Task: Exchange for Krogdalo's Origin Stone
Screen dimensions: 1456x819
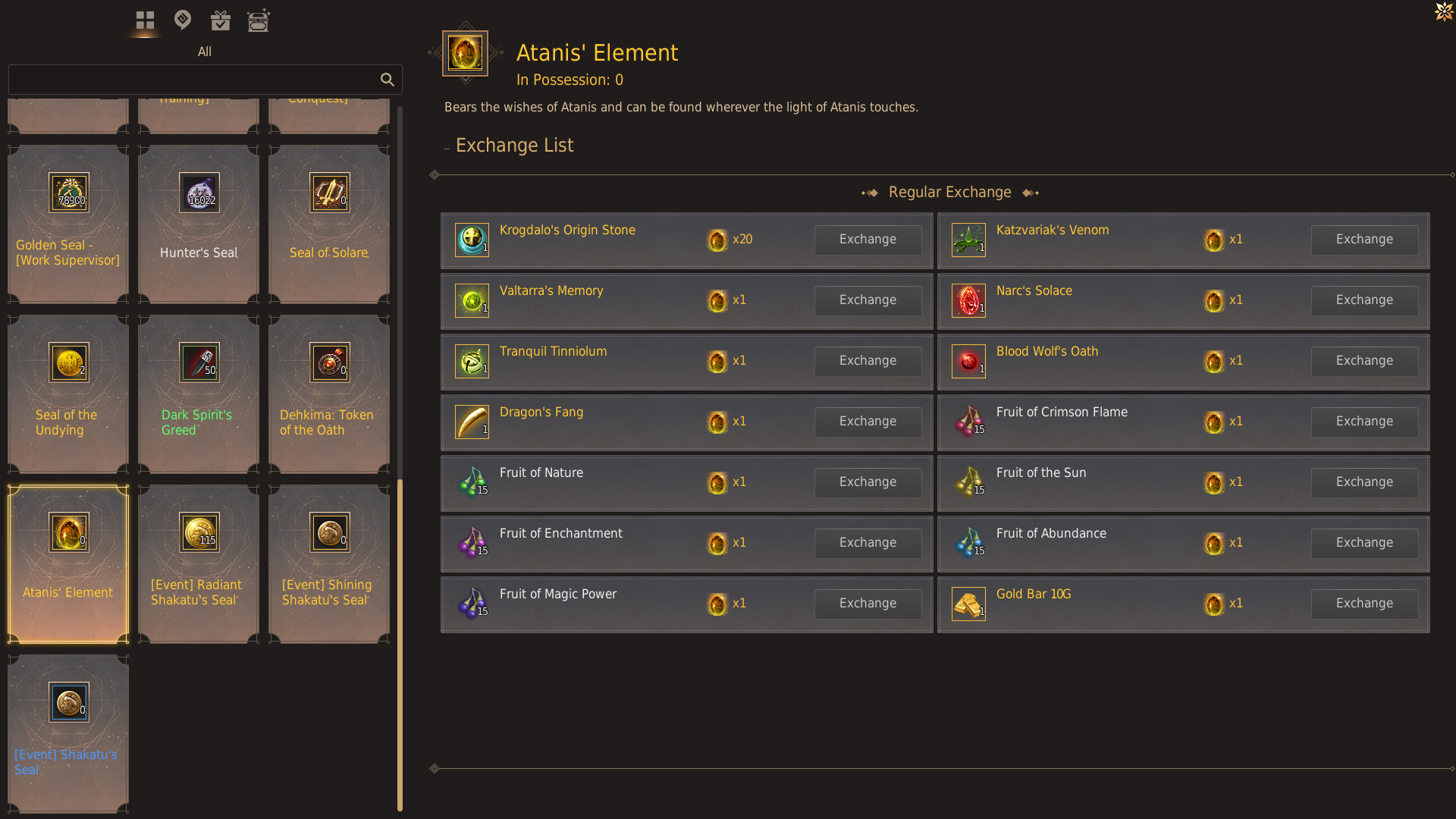Action: coord(868,240)
